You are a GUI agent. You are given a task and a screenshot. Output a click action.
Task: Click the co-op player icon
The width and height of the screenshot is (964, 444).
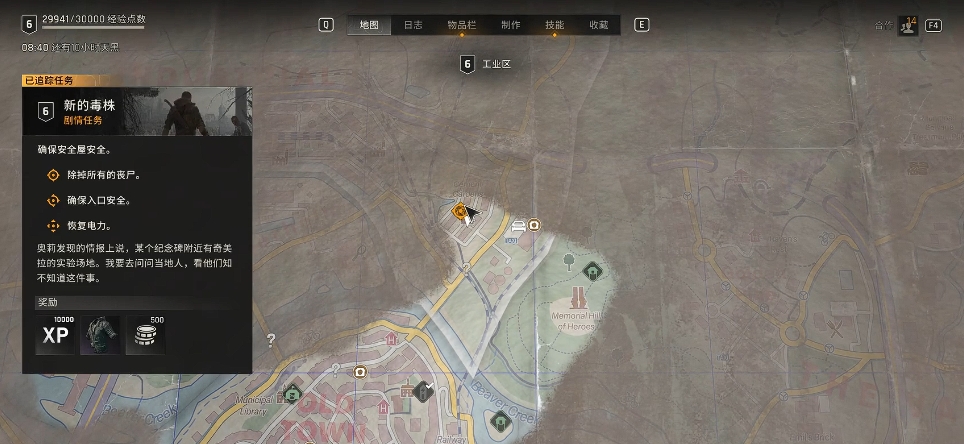[908, 25]
